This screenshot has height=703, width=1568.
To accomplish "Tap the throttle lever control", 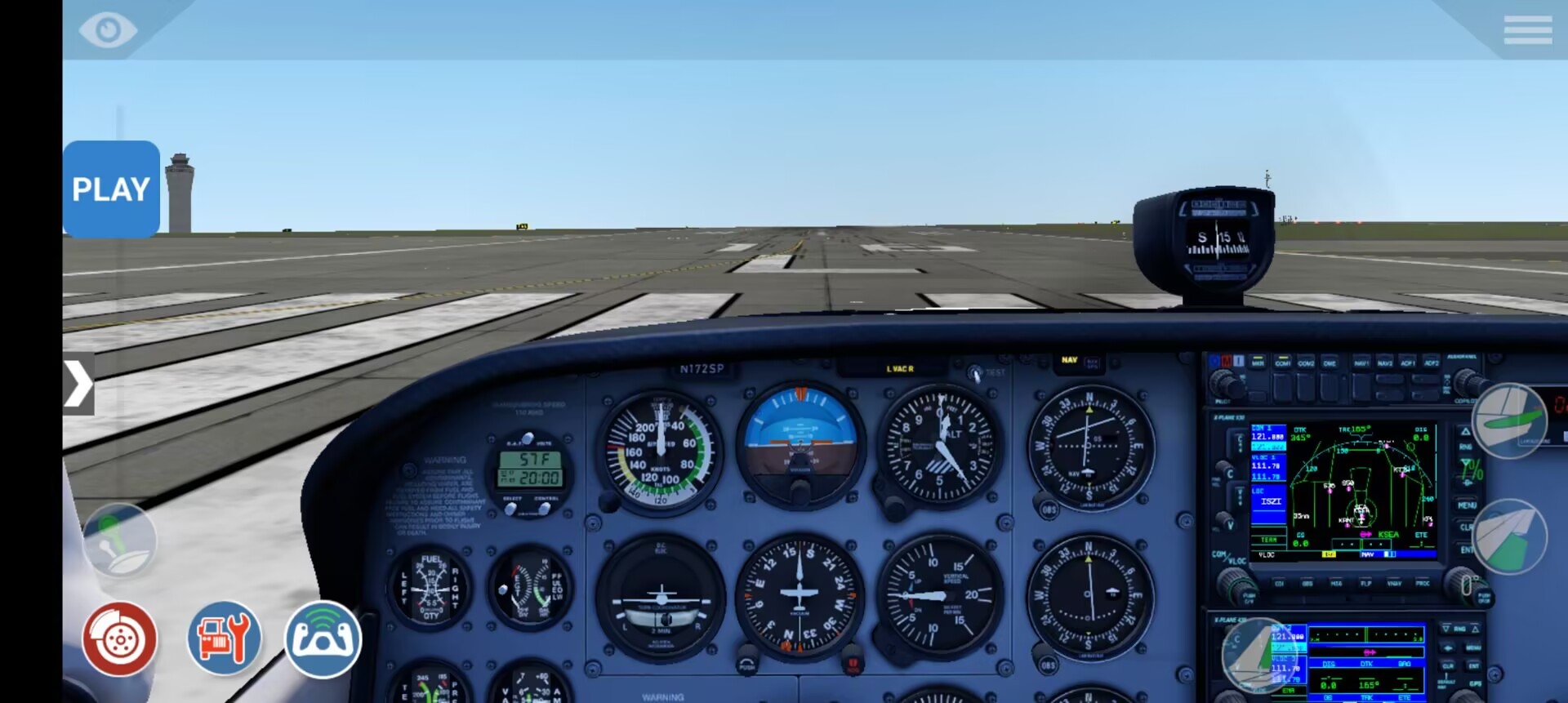I will point(119,541).
